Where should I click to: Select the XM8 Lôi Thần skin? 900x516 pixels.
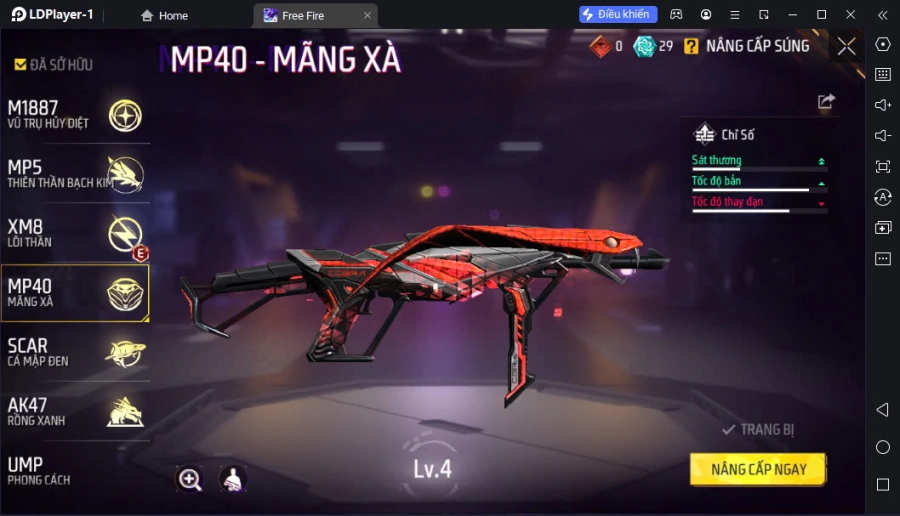[75, 233]
